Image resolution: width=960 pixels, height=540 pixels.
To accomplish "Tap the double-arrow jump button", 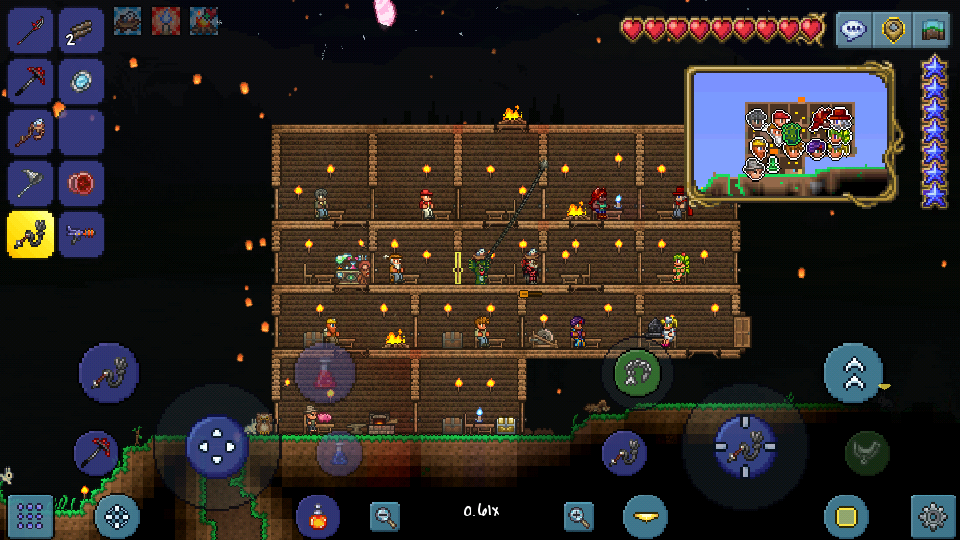I will click(x=853, y=372).
